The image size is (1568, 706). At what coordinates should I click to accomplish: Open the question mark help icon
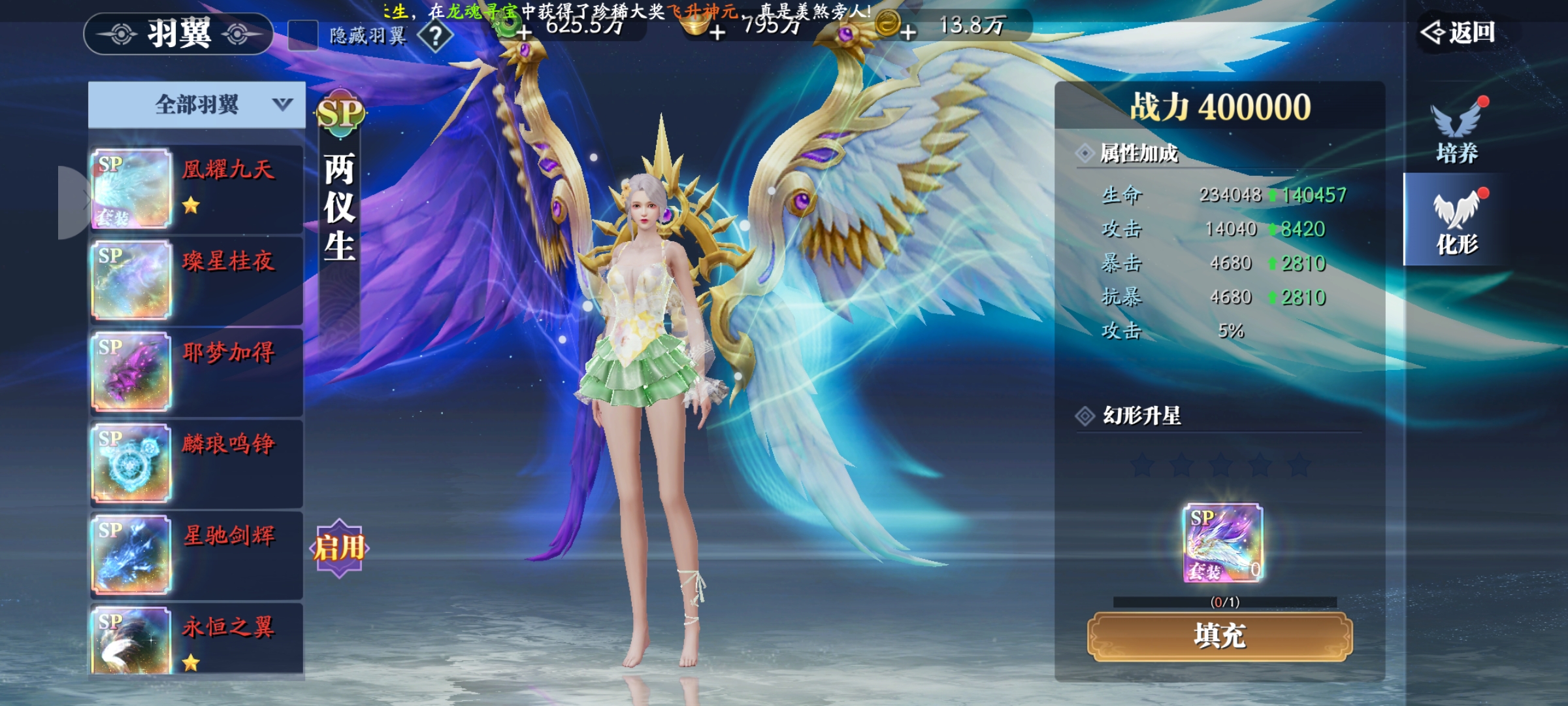(435, 35)
